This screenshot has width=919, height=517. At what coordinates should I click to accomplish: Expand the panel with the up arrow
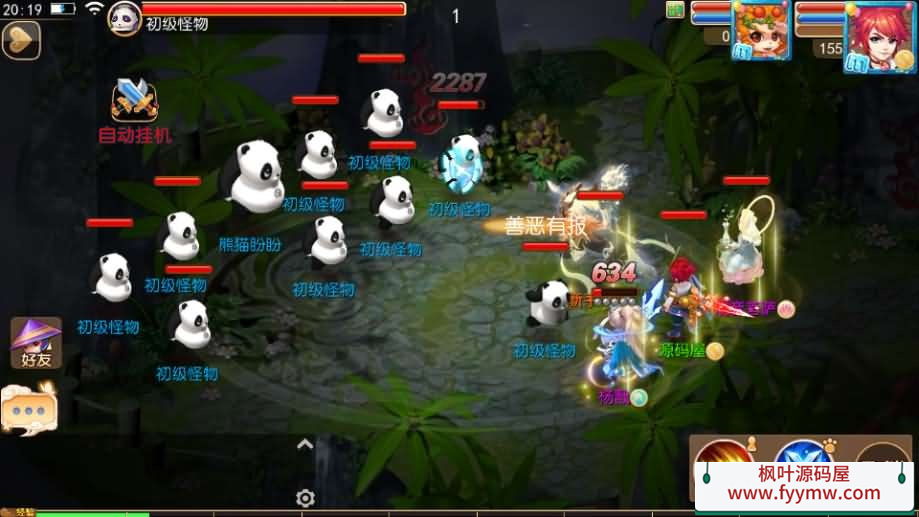(306, 445)
